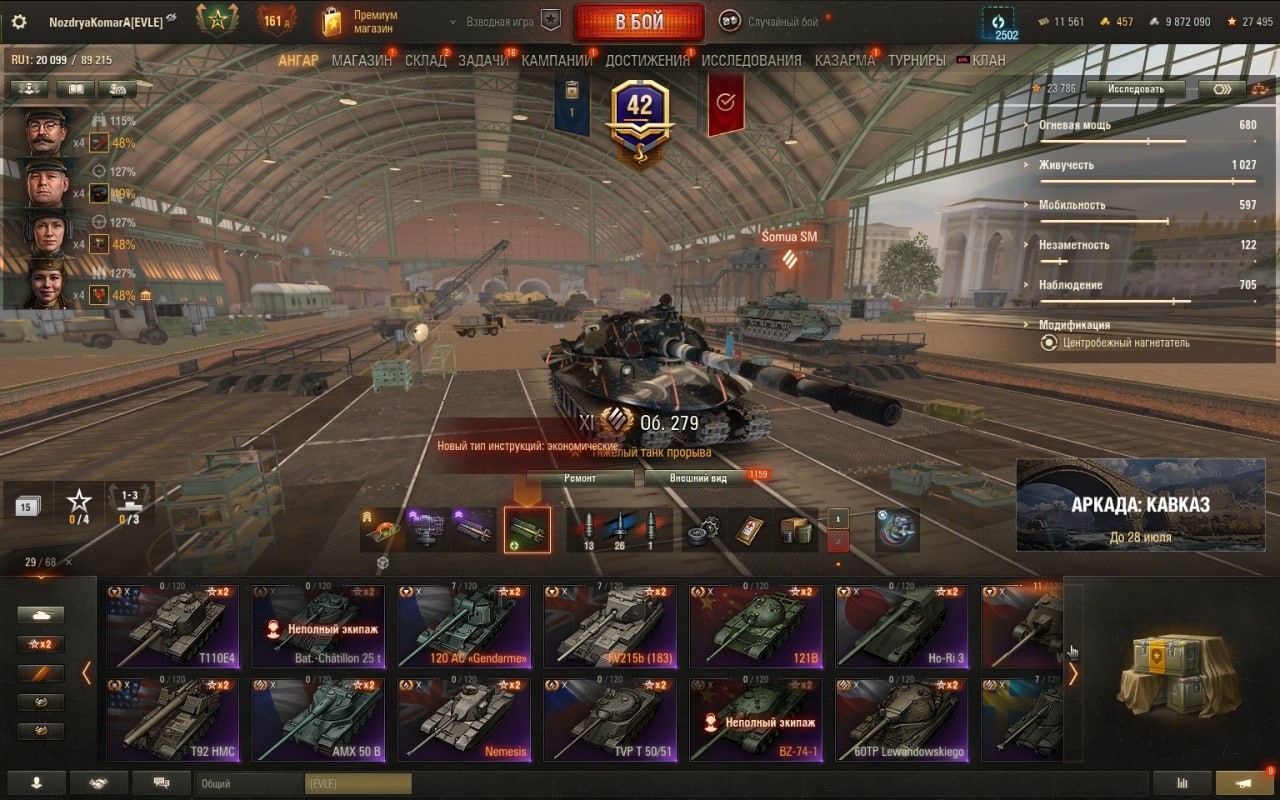Image resolution: width=1280 pixels, height=800 pixels.
Task: Open the МАГАЗИН tab
Action: [361, 60]
